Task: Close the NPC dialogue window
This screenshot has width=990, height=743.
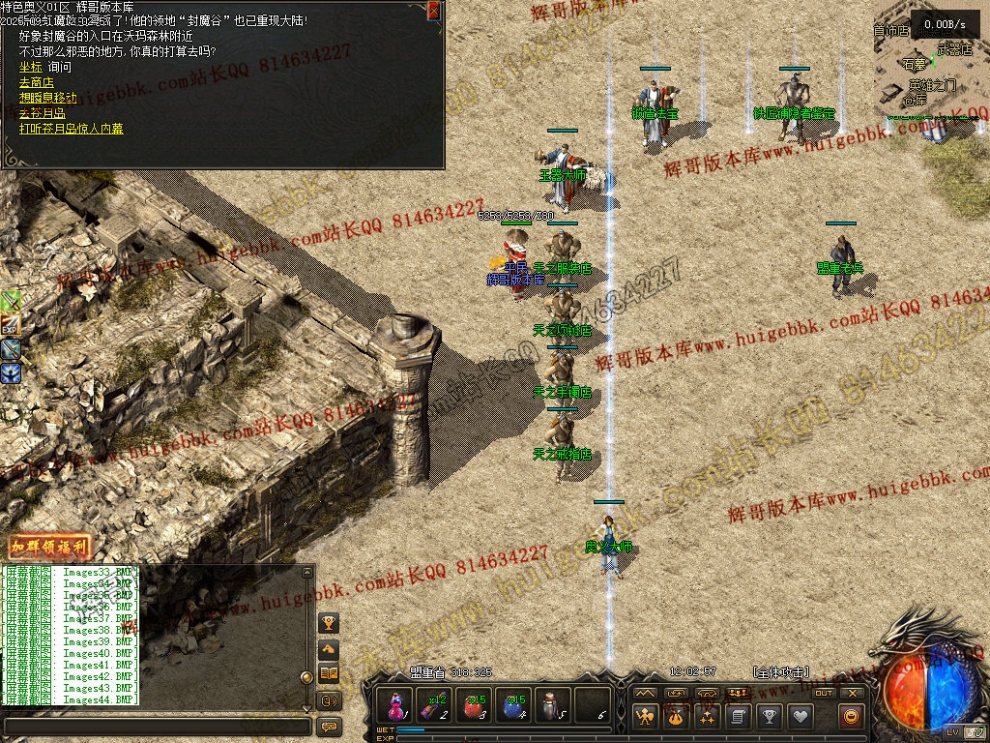Action: [x=433, y=11]
